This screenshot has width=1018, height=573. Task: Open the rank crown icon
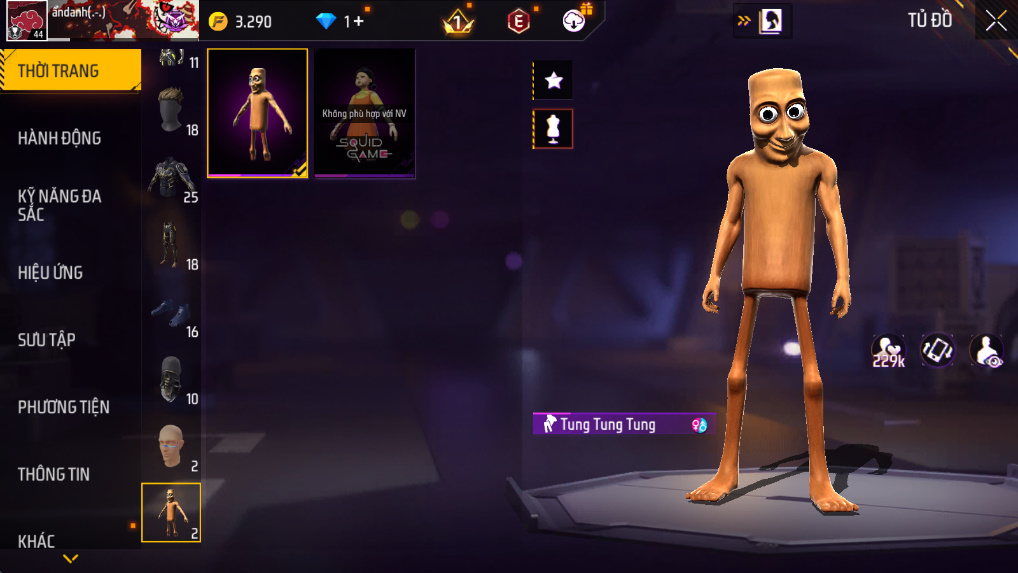point(458,21)
